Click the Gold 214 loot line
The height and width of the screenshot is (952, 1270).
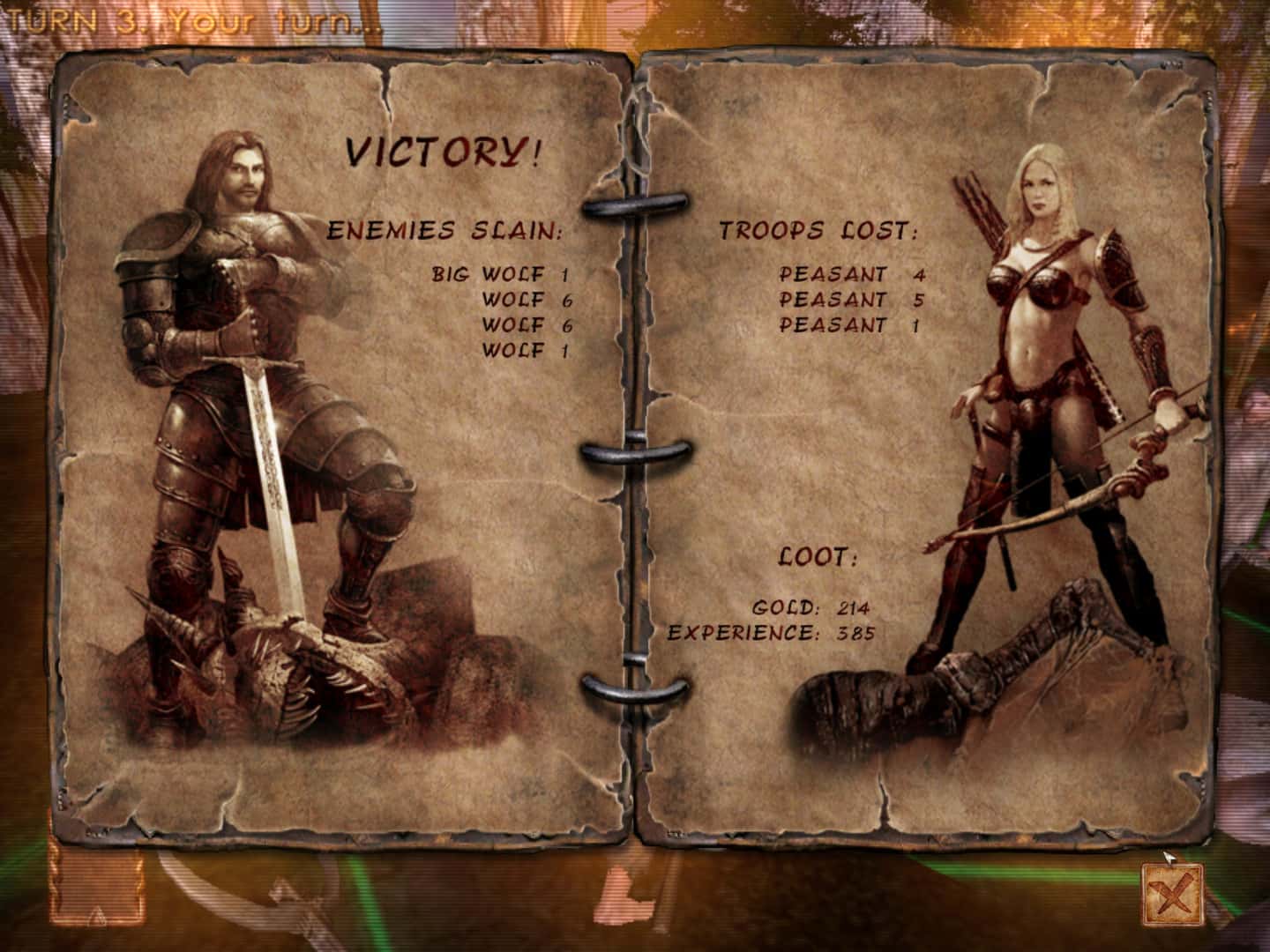tap(811, 608)
